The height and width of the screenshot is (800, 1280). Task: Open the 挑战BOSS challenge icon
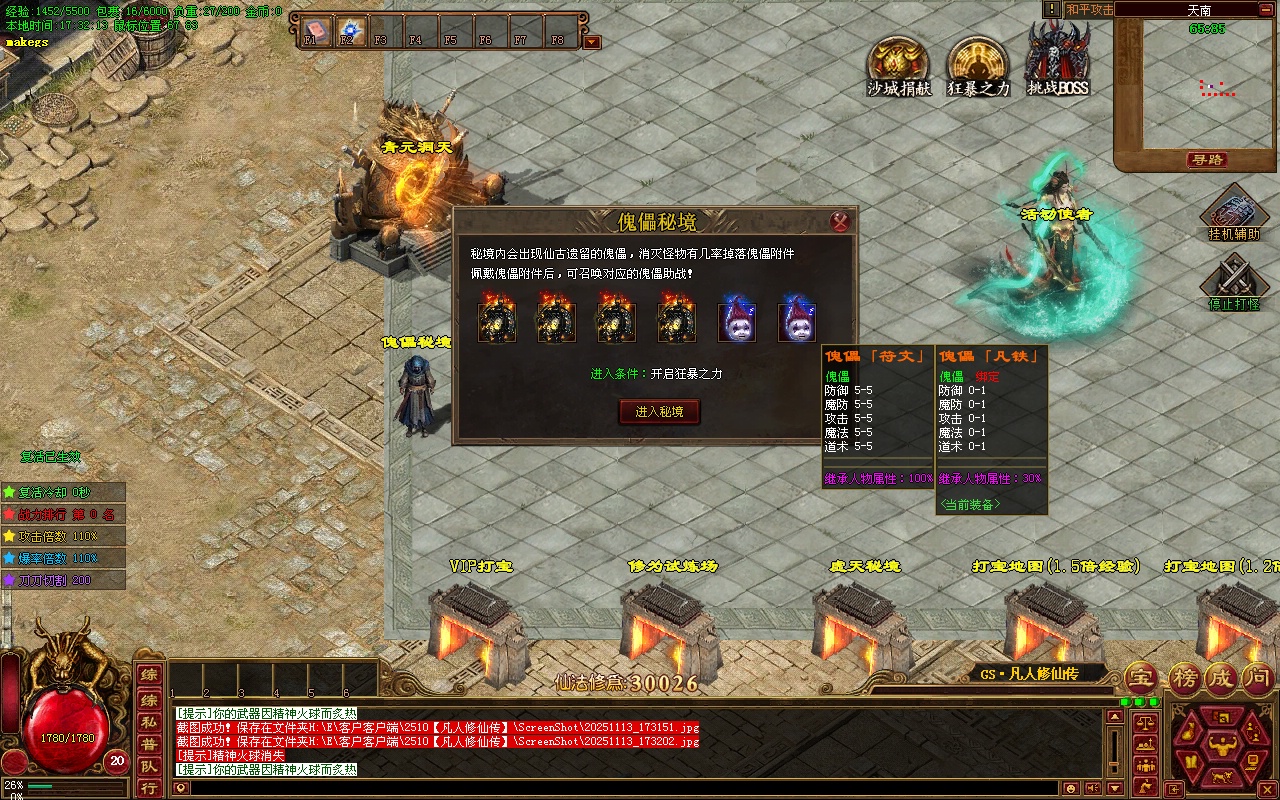coord(1058,62)
